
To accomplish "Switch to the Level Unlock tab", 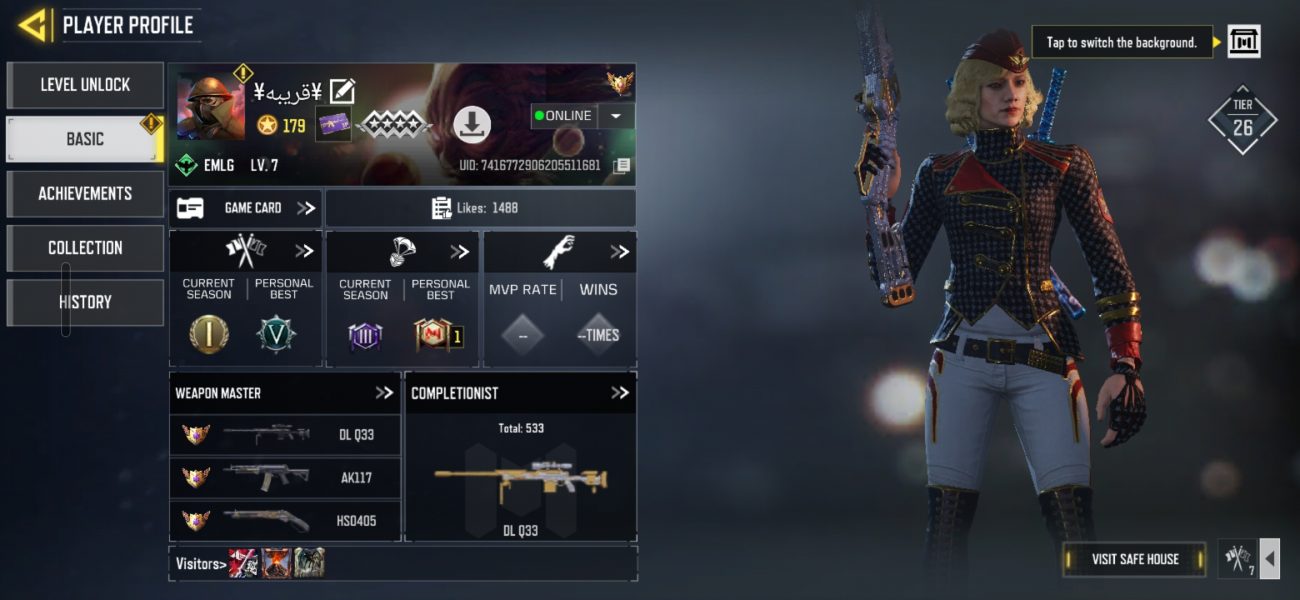I will [x=85, y=85].
